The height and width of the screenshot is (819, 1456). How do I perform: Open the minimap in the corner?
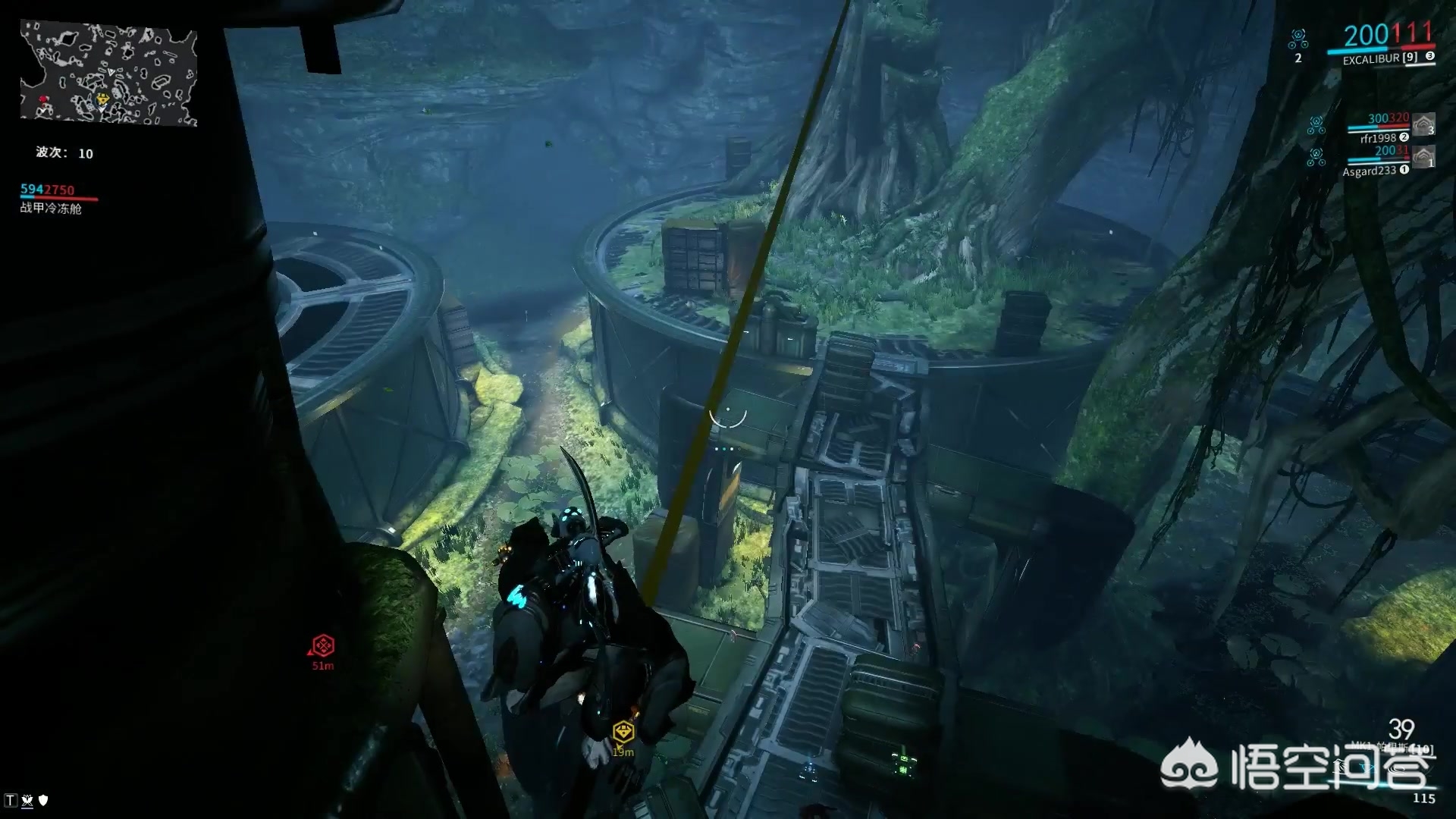pyautogui.click(x=108, y=74)
